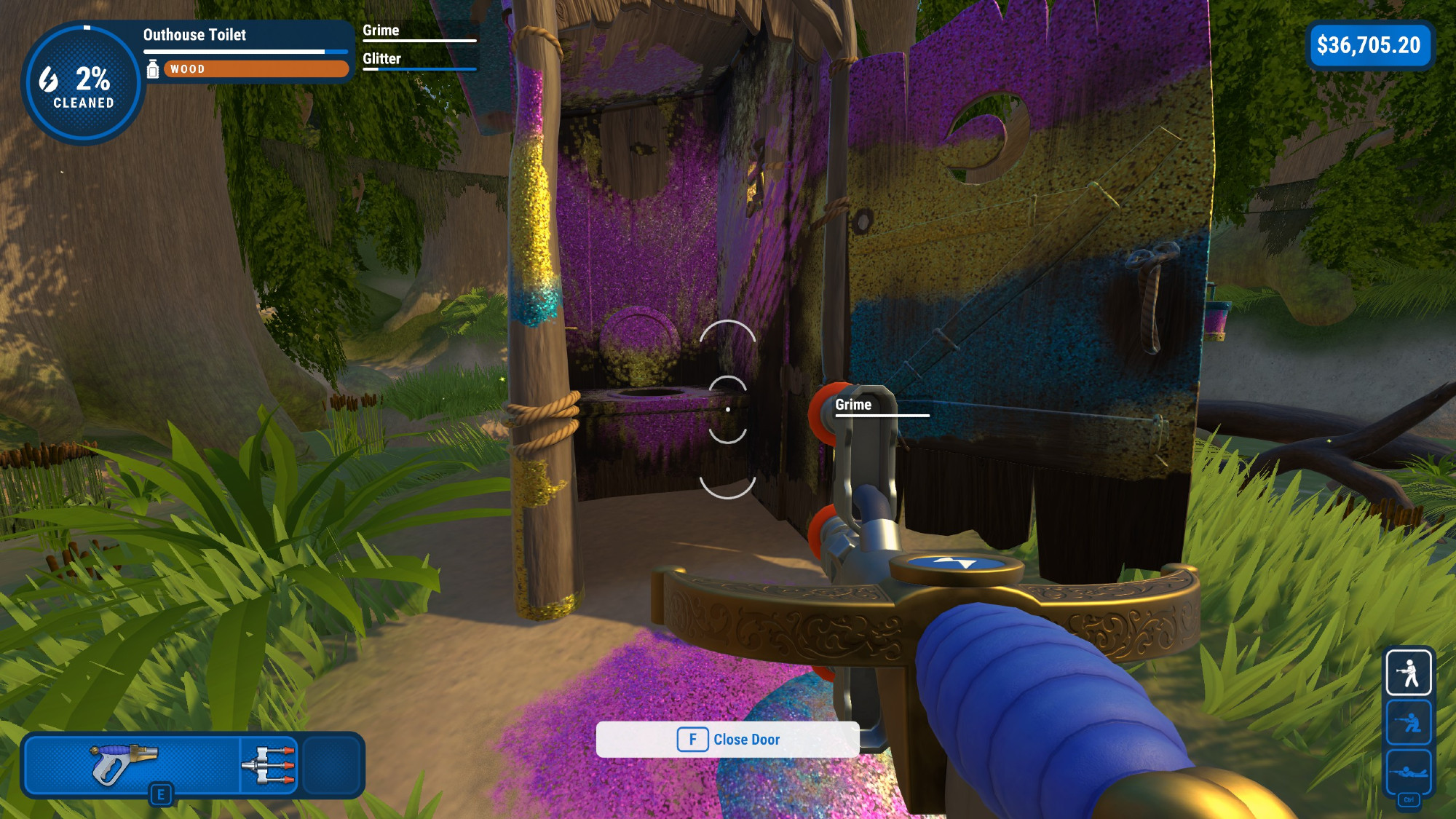Switch to the standing stance icon

tap(1408, 672)
